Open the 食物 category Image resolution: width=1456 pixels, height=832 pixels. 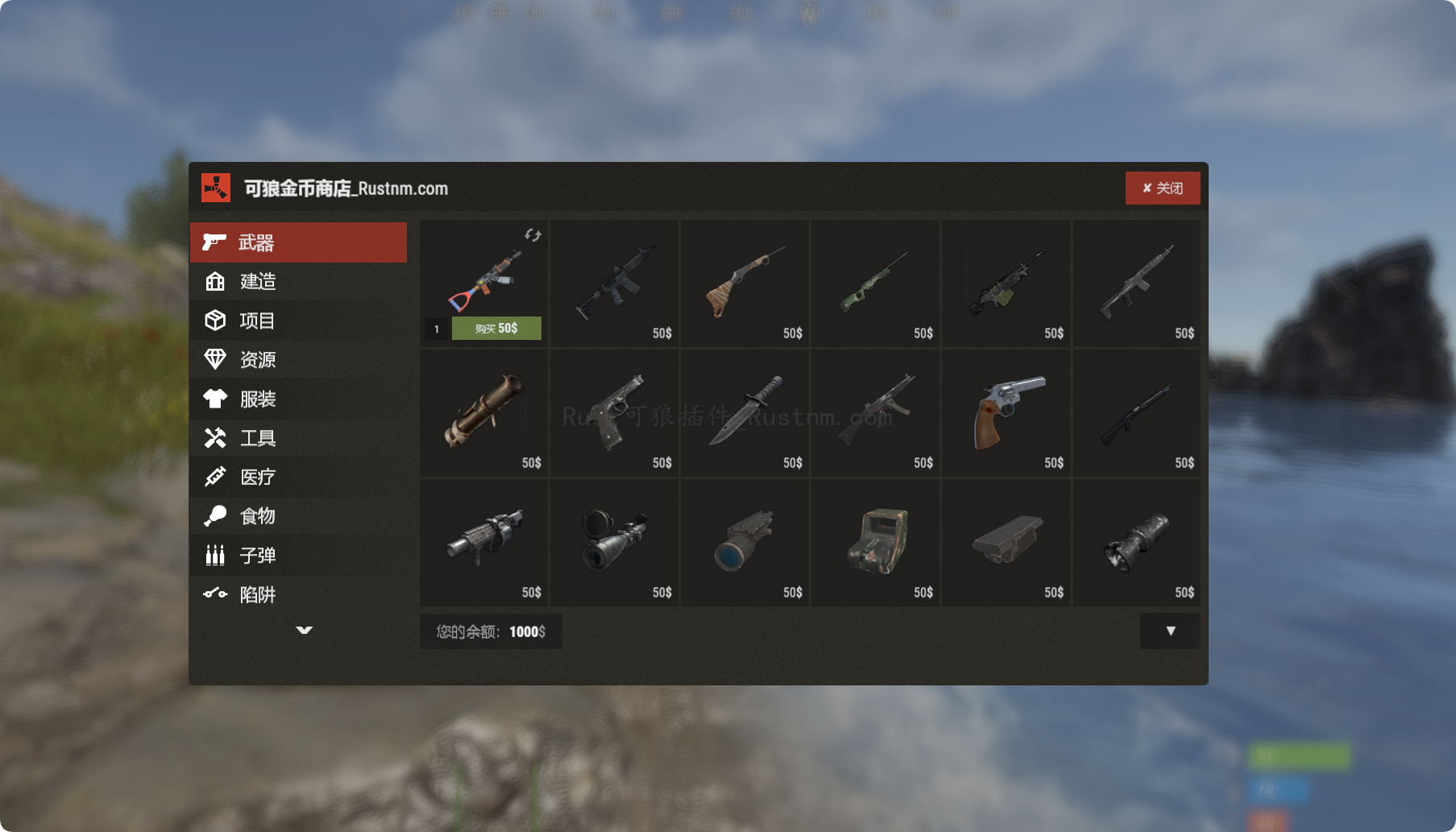[258, 516]
